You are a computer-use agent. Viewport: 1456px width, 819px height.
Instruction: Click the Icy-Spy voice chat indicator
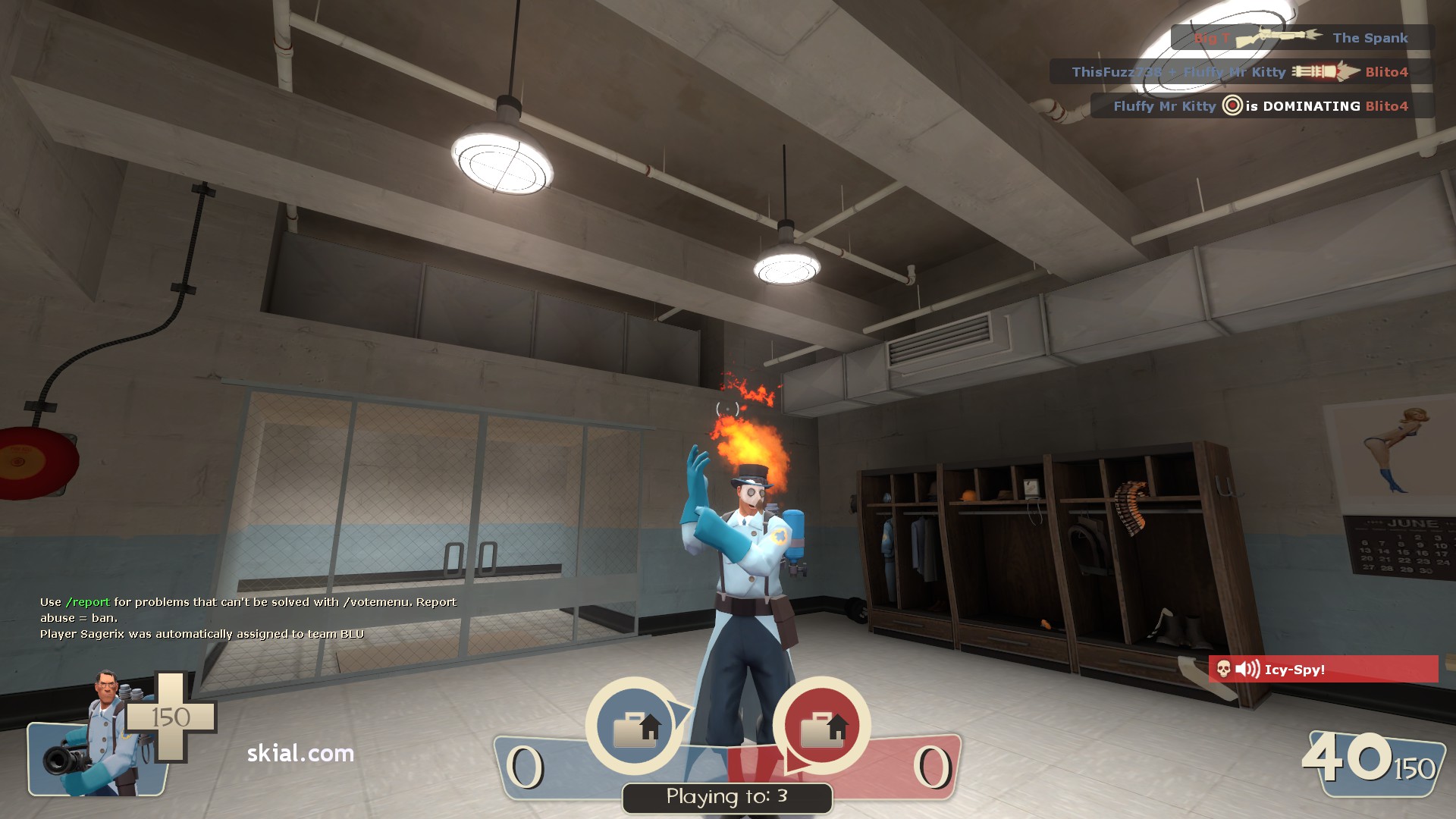tap(1323, 669)
